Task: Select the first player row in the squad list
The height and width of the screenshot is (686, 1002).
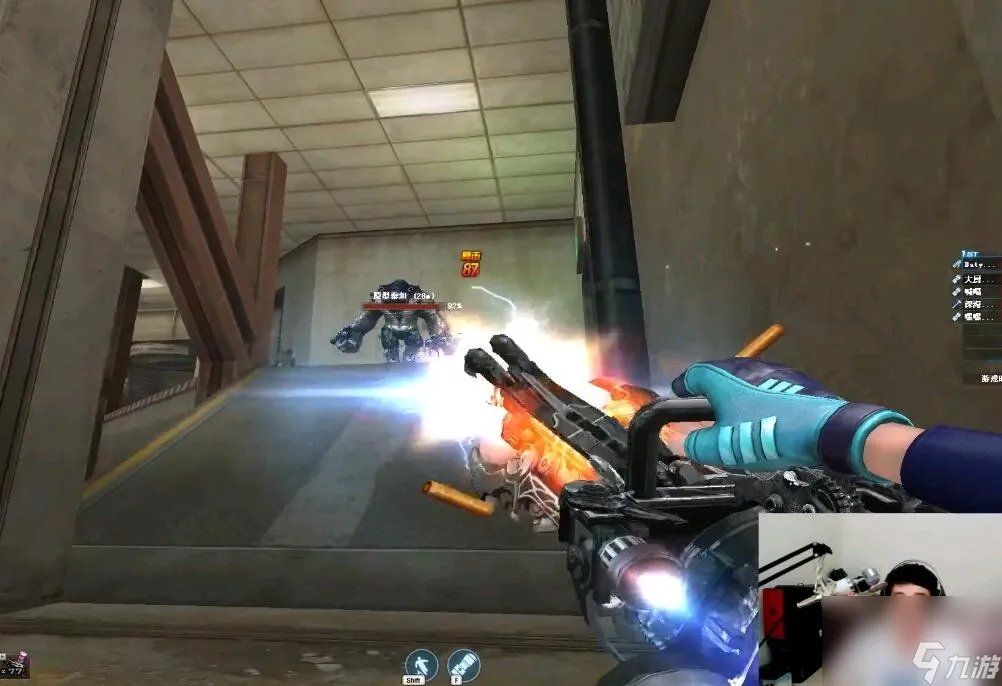Action: tap(977, 266)
